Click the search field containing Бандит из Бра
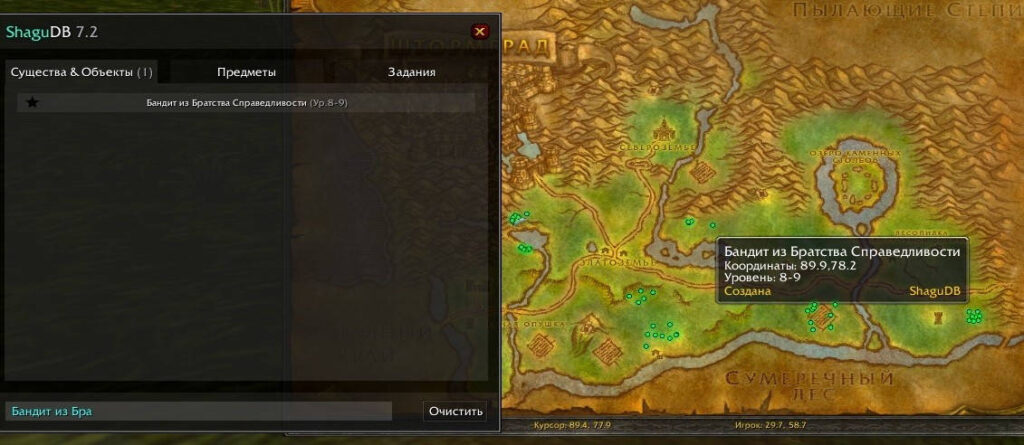Image resolution: width=1024 pixels, height=445 pixels. (x=198, y=411)
